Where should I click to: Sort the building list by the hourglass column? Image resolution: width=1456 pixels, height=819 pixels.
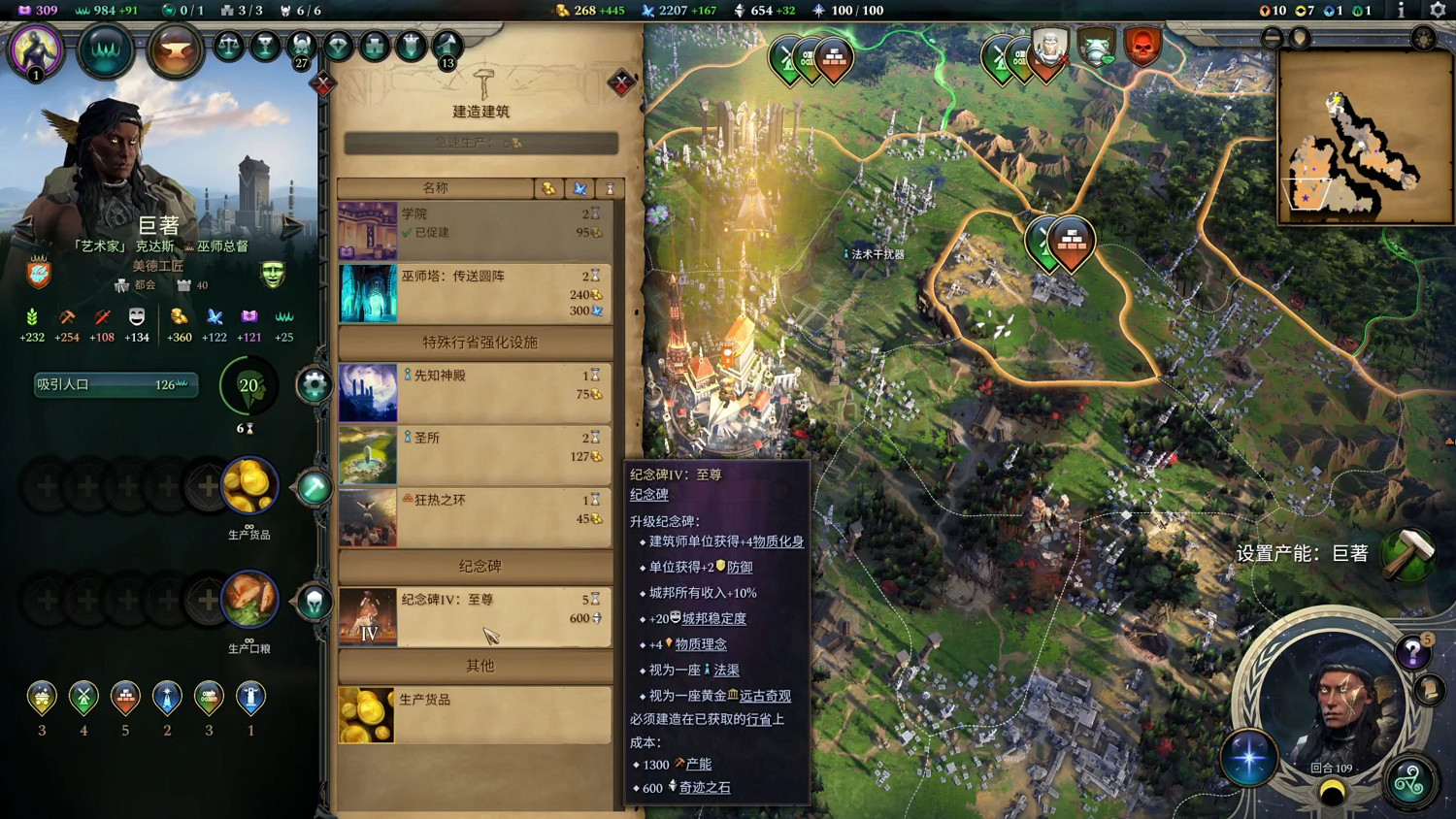612,187
